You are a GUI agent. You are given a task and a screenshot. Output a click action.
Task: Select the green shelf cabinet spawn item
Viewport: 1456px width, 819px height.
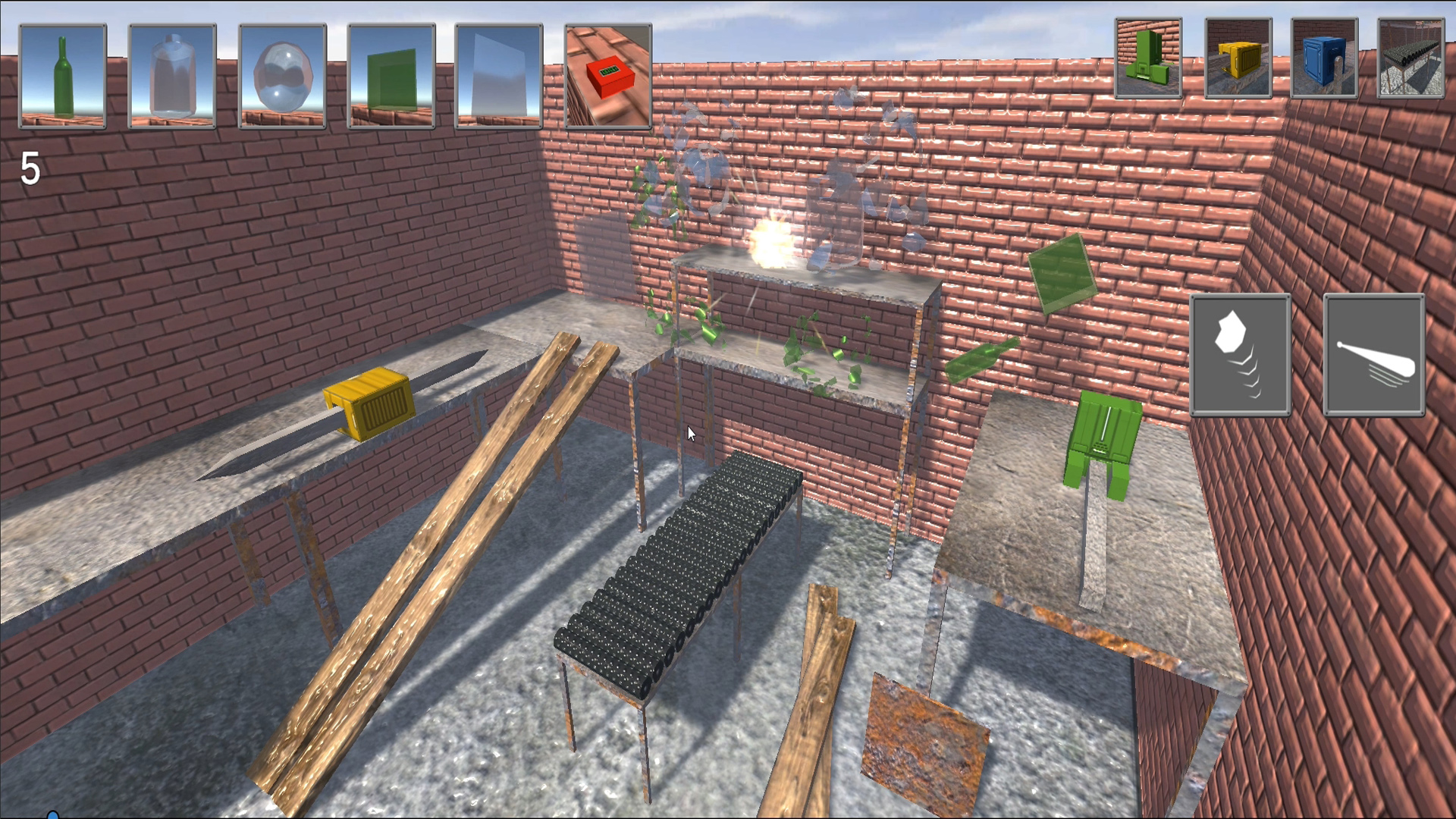(x=1147, y=57)
